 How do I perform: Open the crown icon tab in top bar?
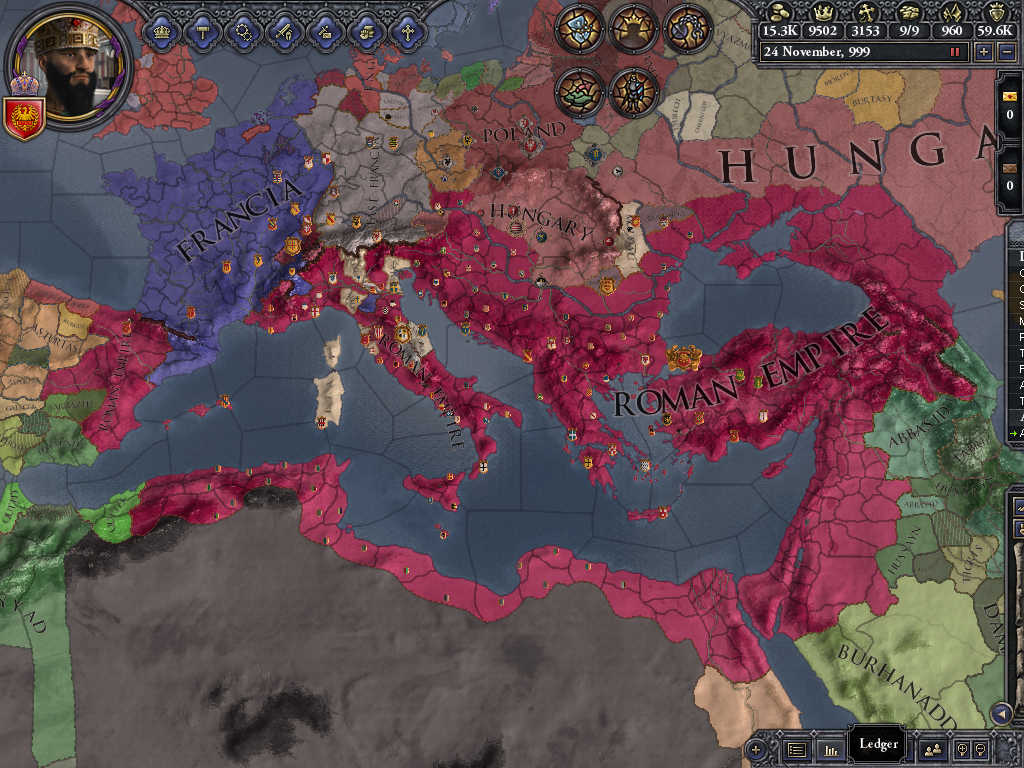(x=160, y=30)
